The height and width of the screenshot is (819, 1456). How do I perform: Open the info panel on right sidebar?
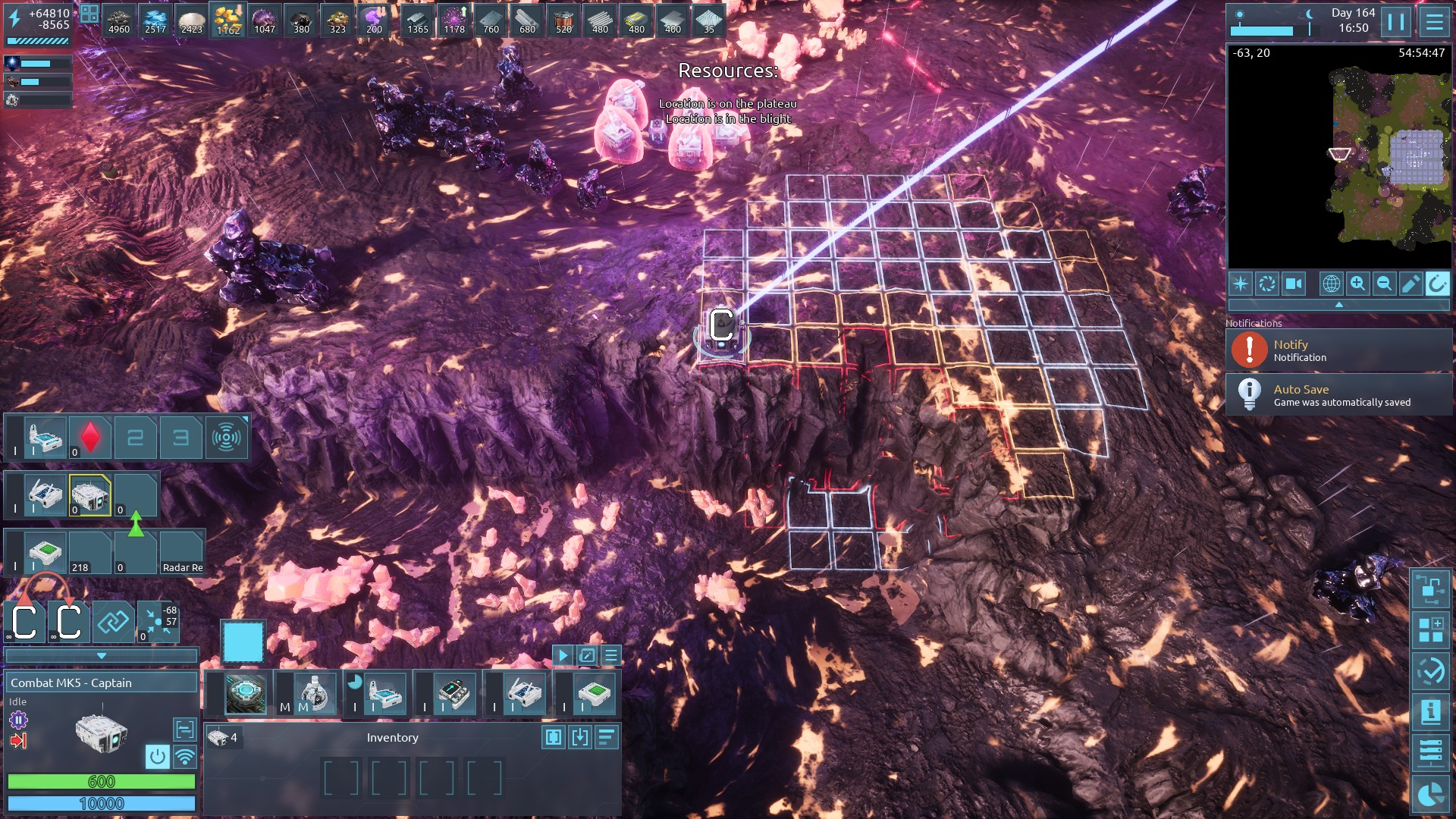[1430, 711]
